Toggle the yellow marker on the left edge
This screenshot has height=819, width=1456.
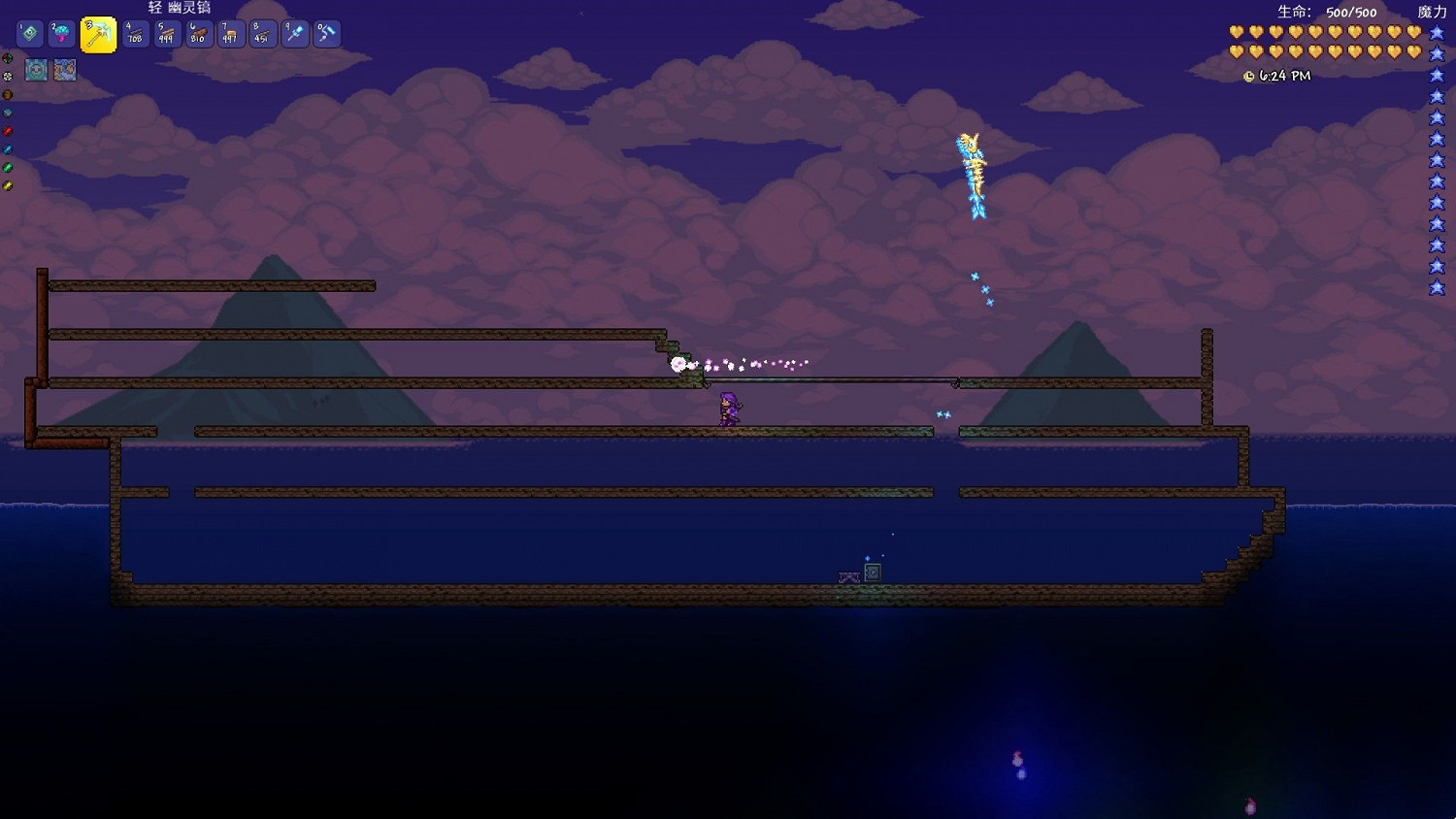coord(7,183)
